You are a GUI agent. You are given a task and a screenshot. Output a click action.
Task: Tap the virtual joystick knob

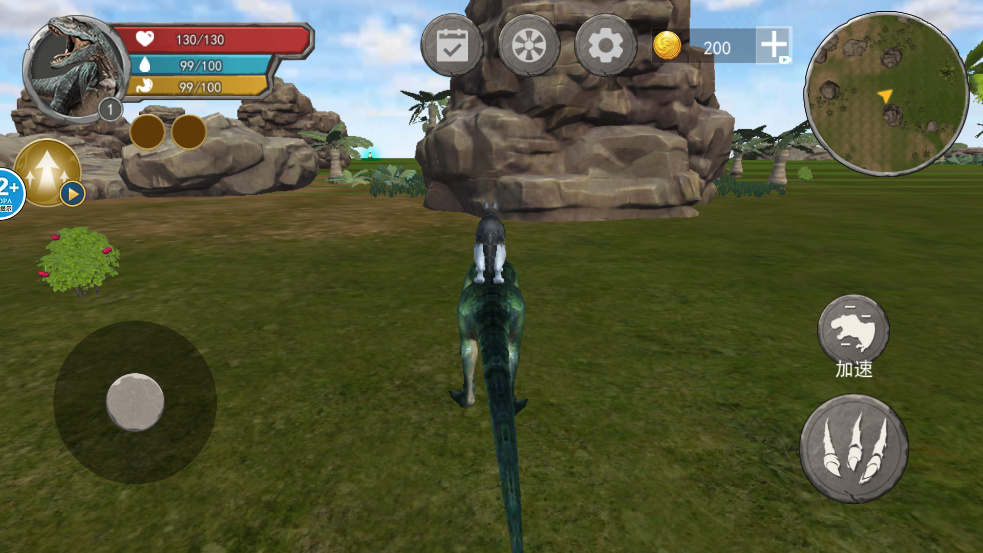pyautogui.click(x=135, y=402)
